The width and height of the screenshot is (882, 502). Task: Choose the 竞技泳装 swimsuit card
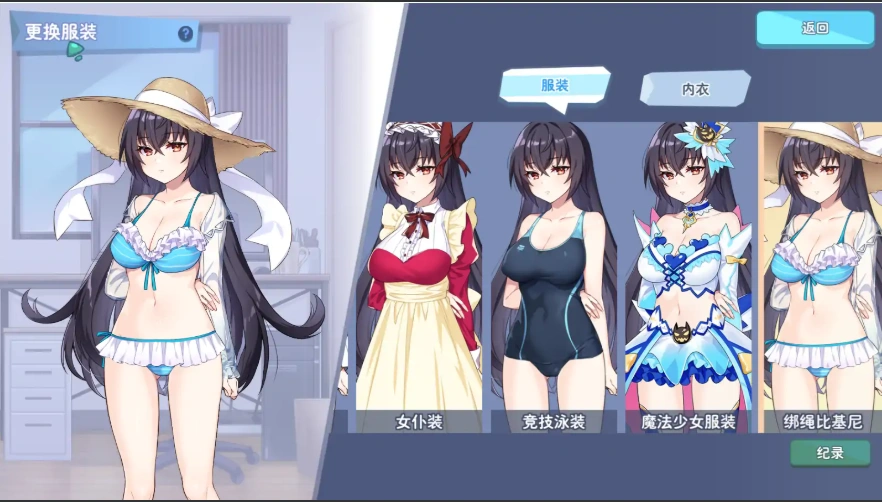[x=555, y=280]
